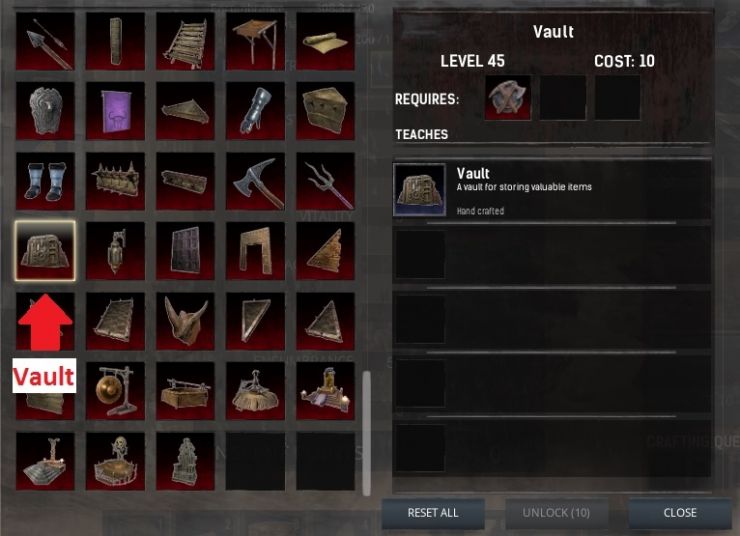Reset all feat points

432,513
